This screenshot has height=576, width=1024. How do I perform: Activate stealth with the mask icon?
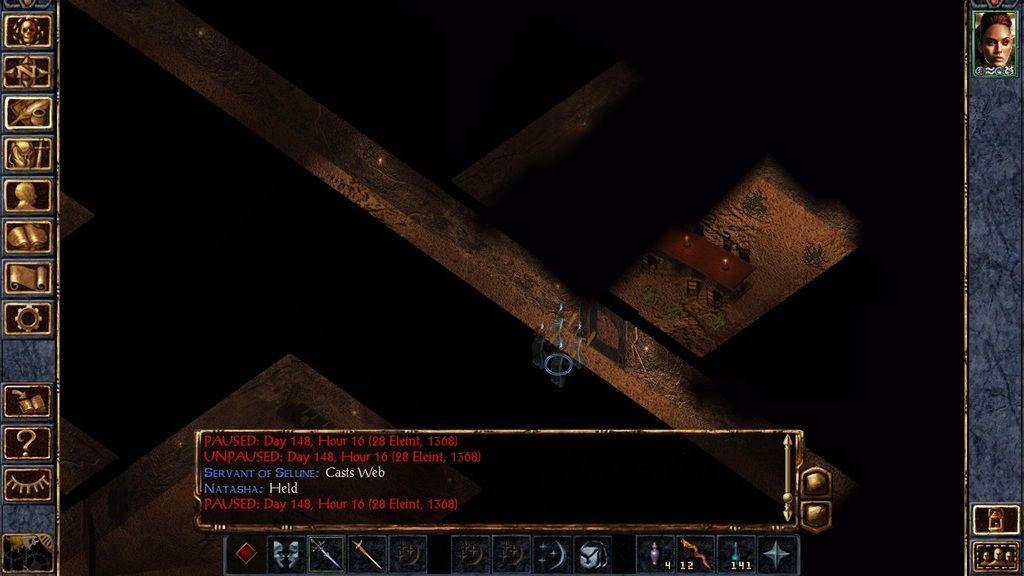click(x=286, y=554)
